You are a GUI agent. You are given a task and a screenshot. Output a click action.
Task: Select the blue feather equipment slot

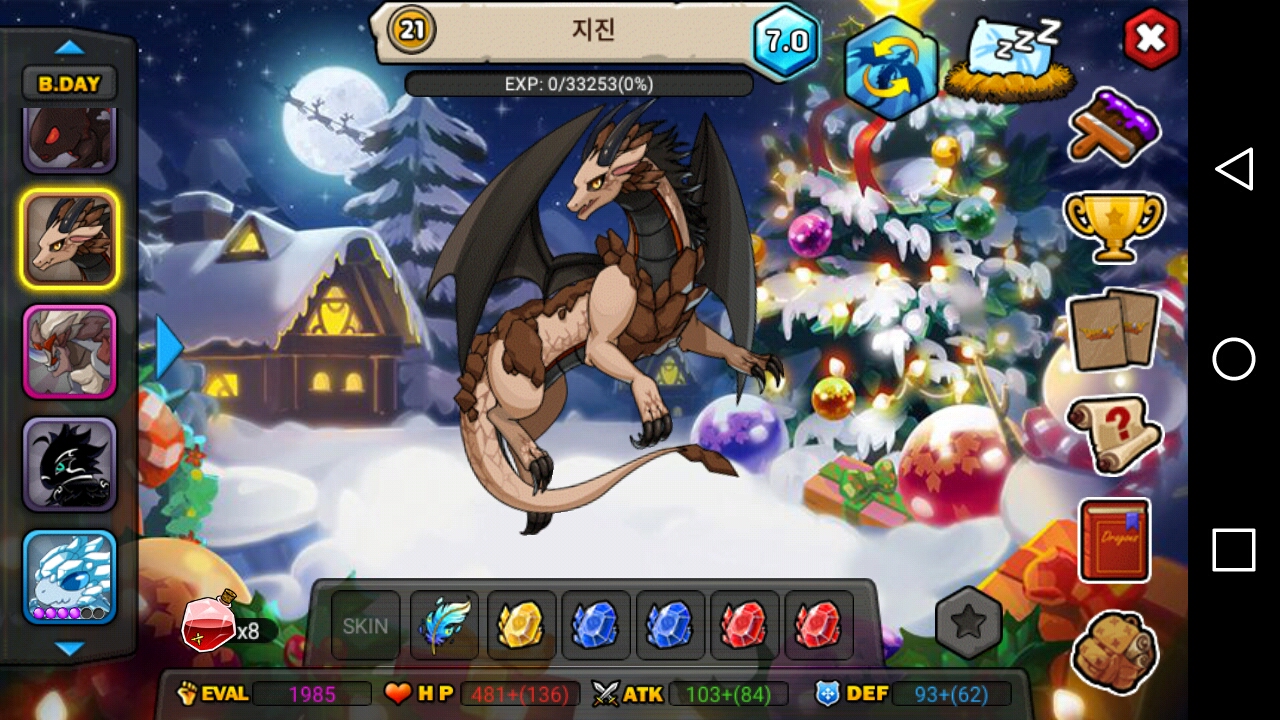[443, 626]
